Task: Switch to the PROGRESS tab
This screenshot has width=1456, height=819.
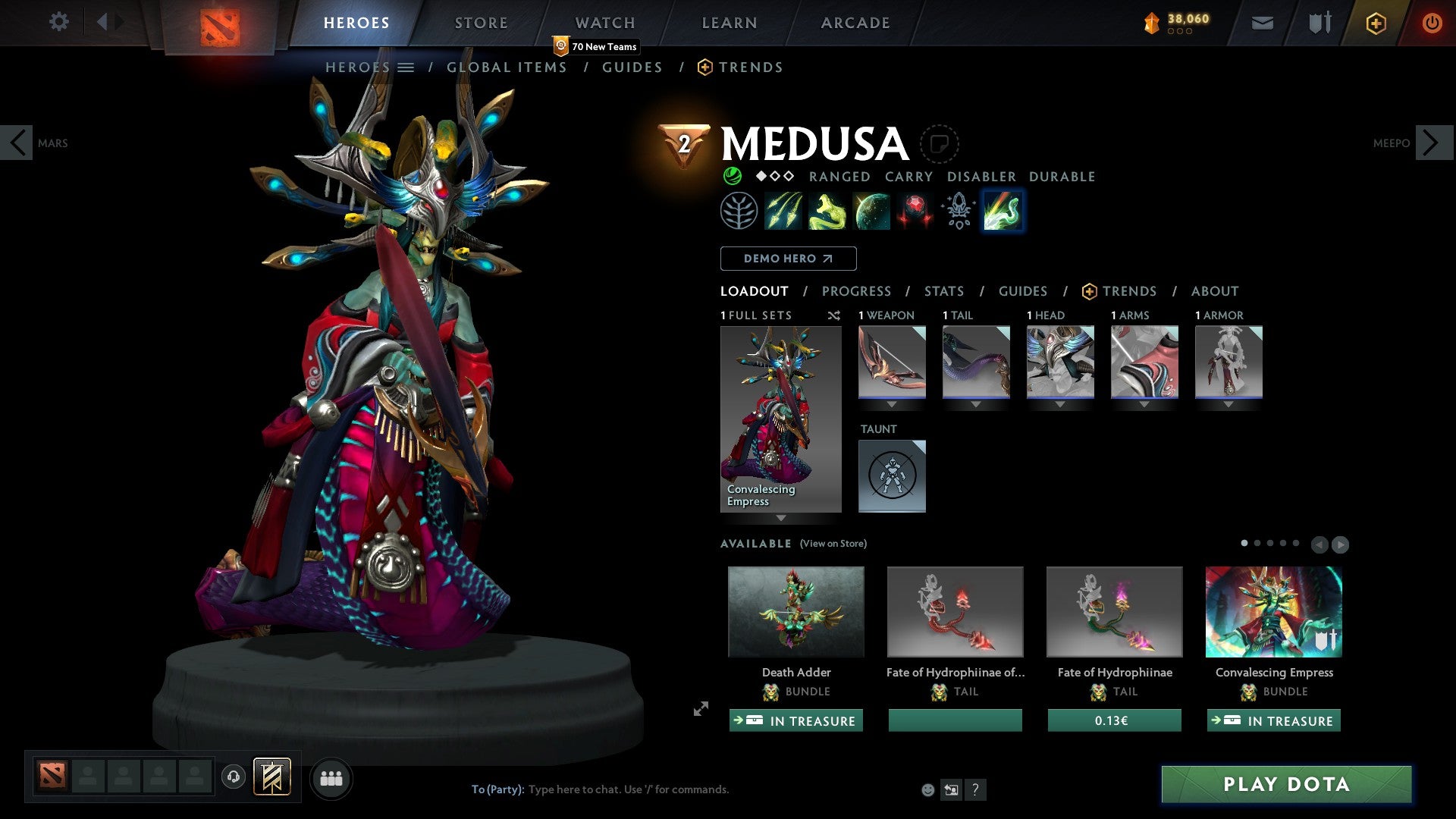Action: click(857, 290)
